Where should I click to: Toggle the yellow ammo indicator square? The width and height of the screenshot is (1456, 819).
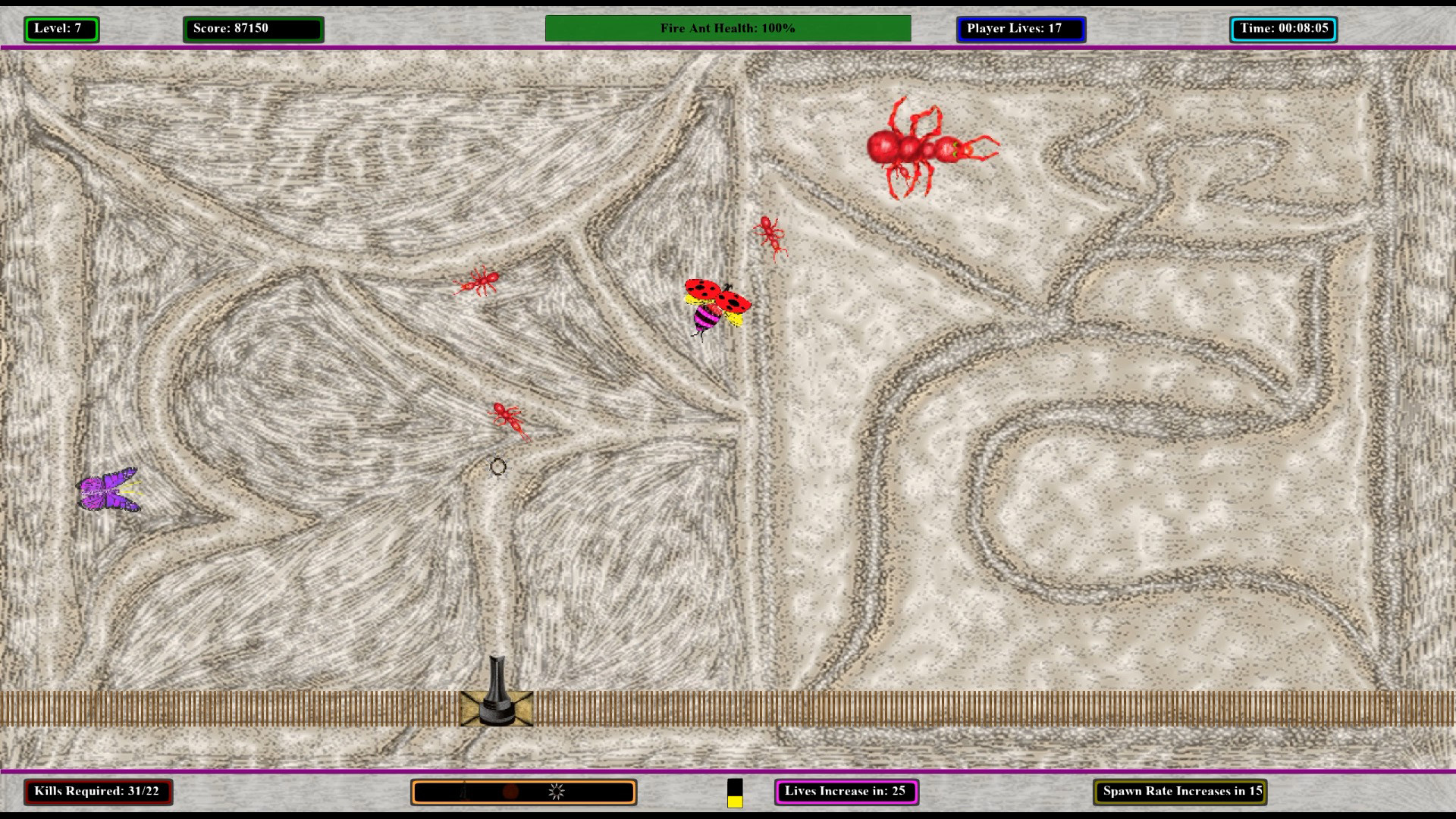pos(734,801)
